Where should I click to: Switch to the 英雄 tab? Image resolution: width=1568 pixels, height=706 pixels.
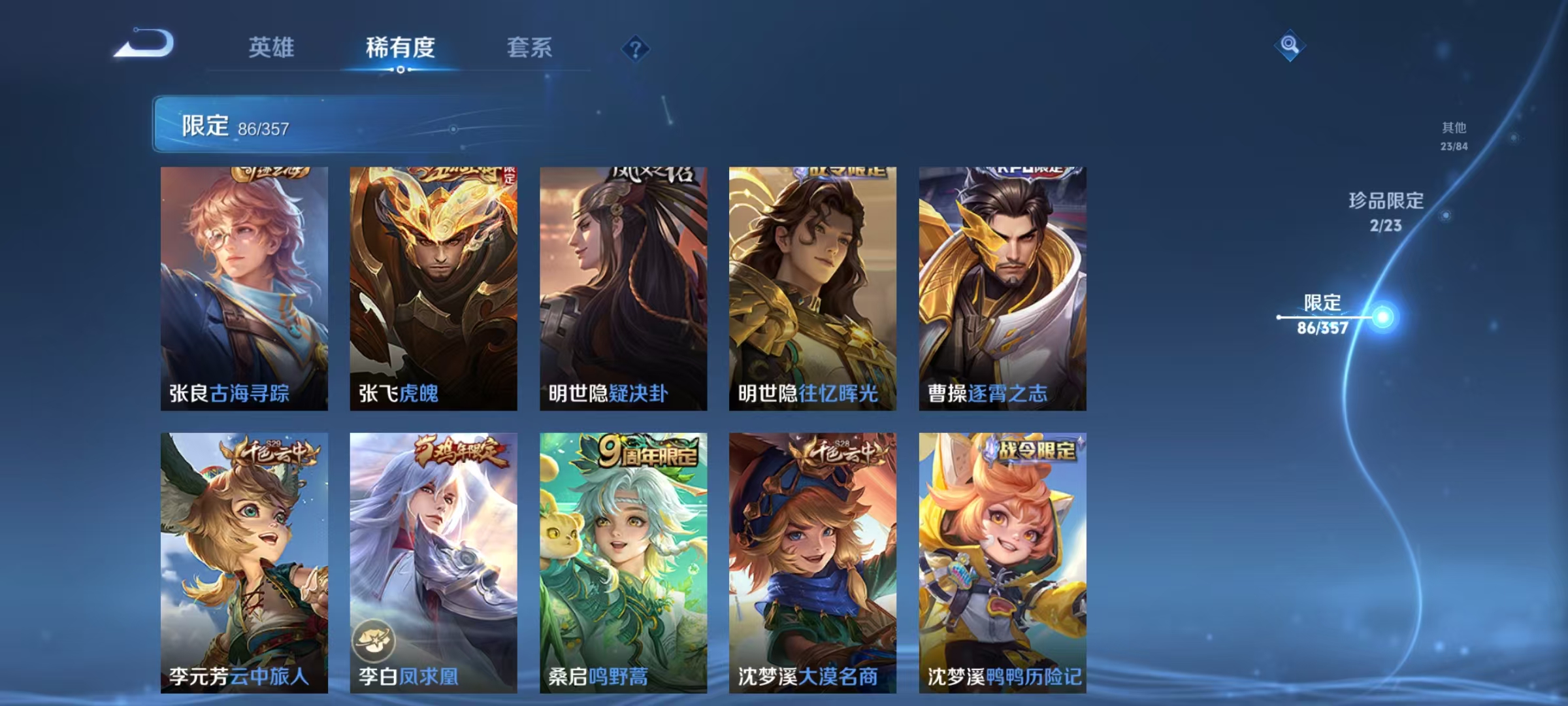271,47
